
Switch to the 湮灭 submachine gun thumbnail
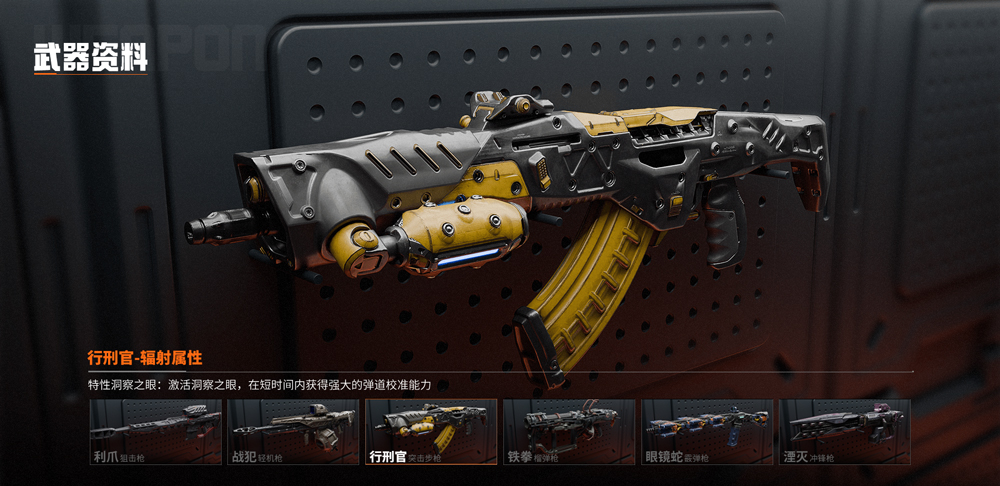pos(845,432)
